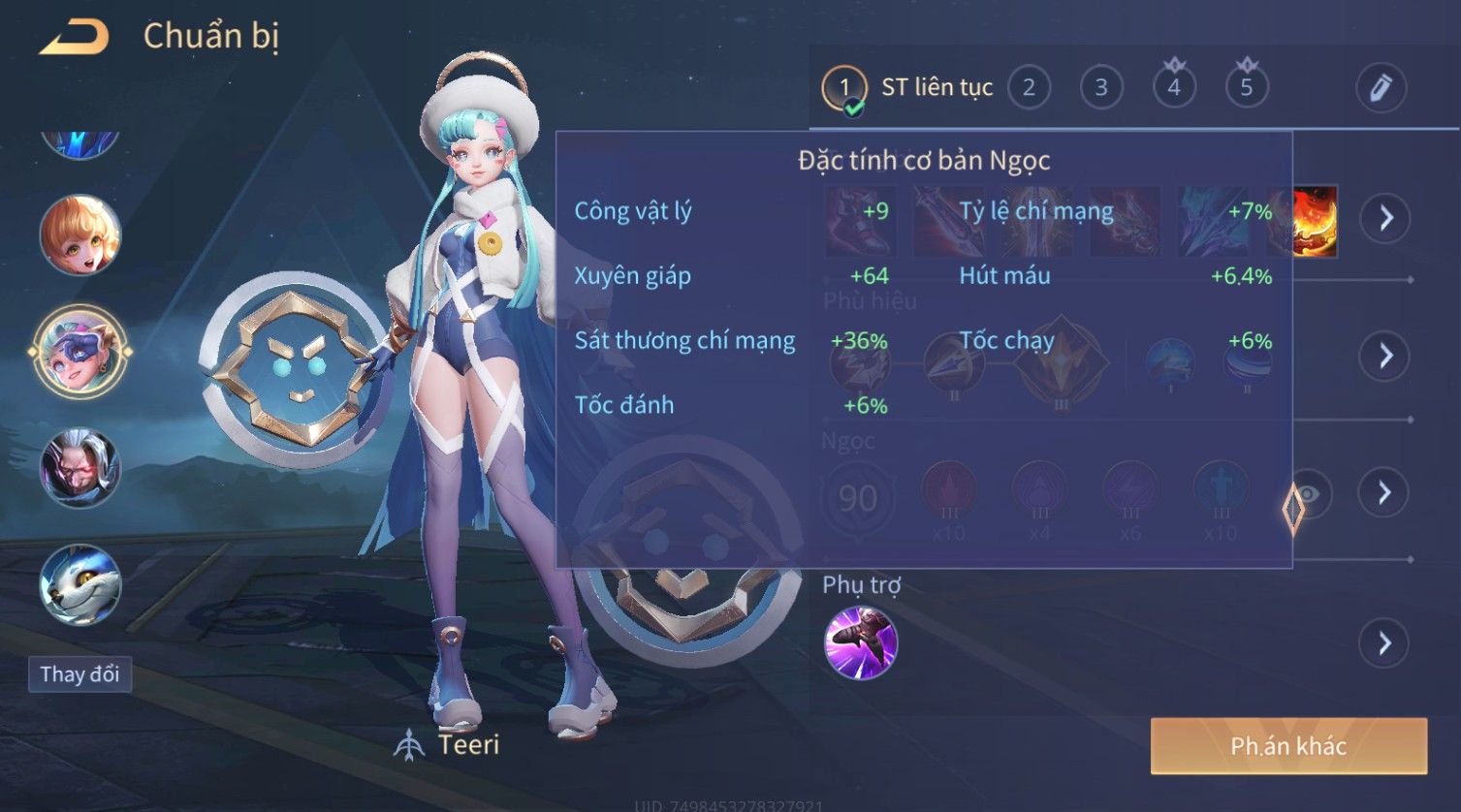This screenshot has height=812, width=1461.
Task: Click the Thay đổi button
Action: coord(79,674)
